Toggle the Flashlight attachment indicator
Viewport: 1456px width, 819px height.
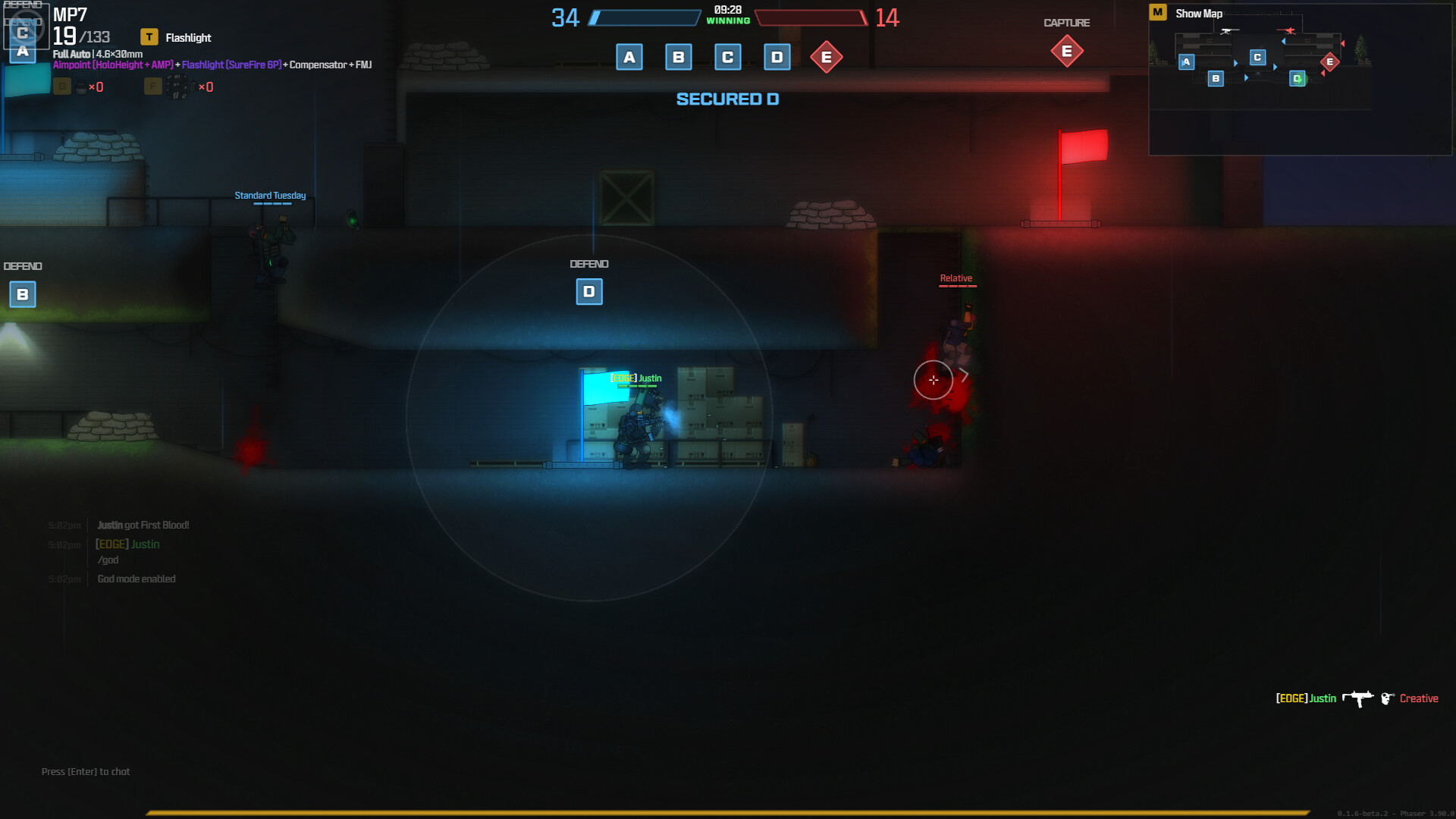tap(176, 37)
